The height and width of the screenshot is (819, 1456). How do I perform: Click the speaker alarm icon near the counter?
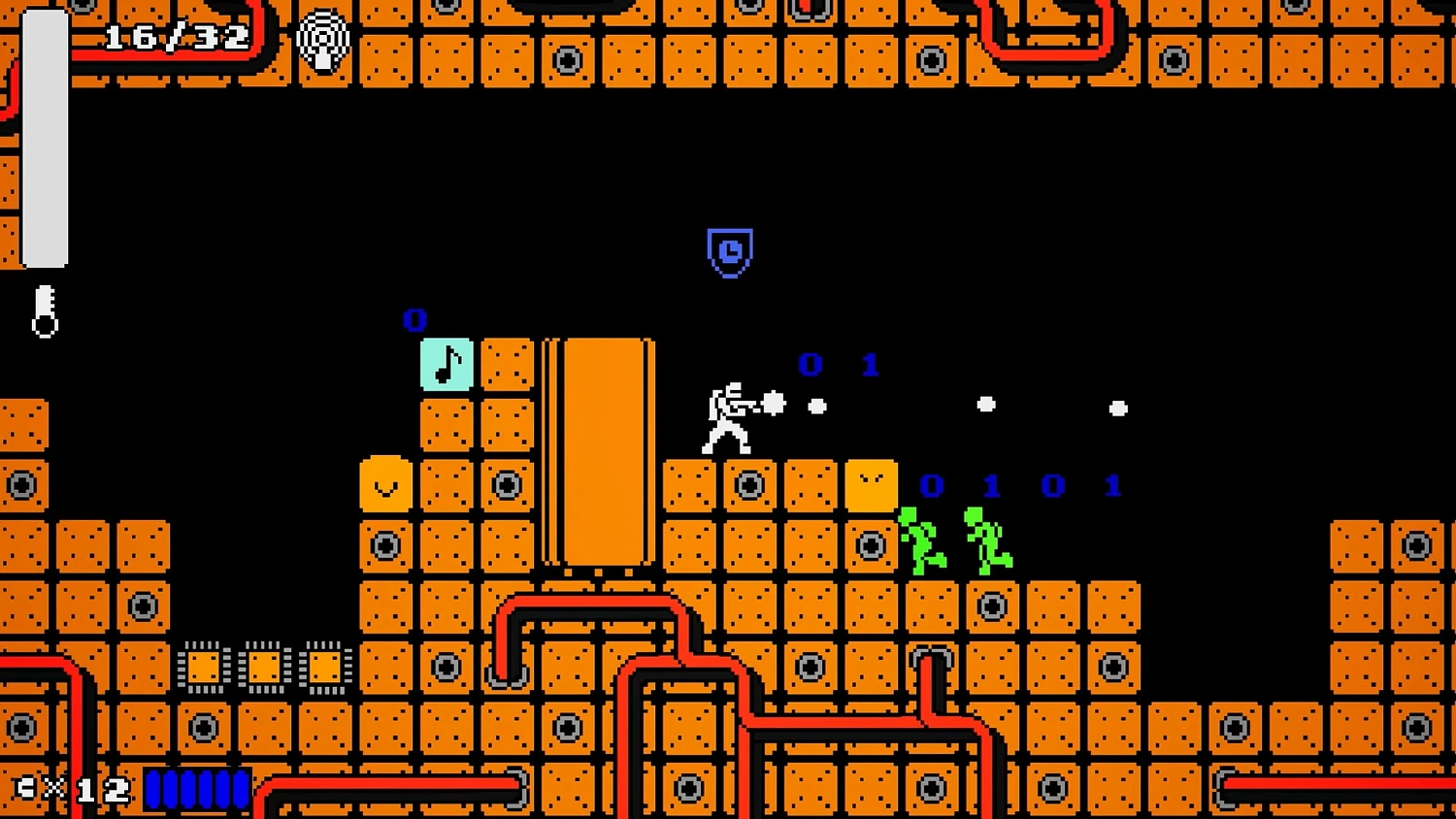323,39
